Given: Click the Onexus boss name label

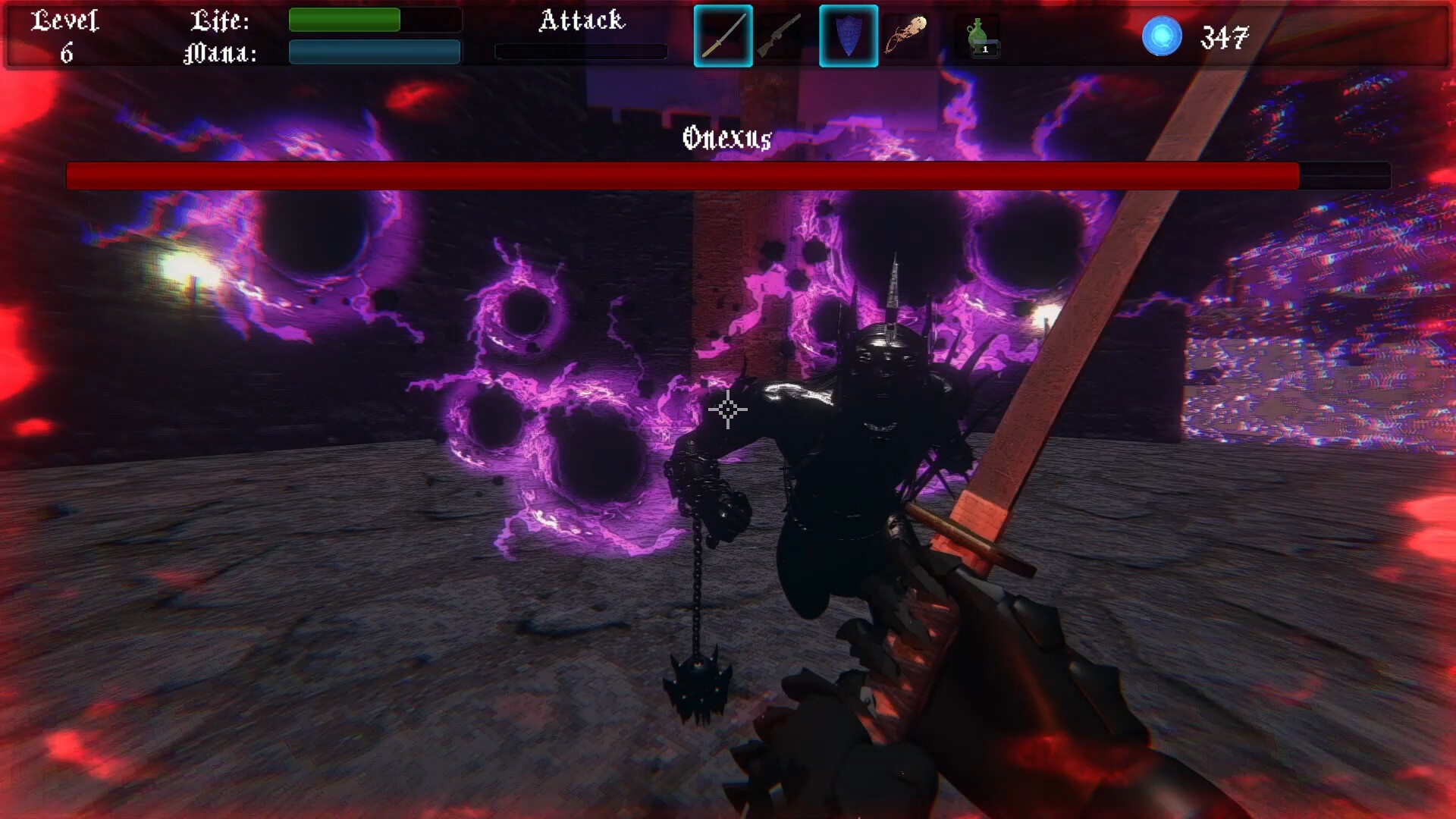Looking at the screenshot, I should click(726, 139).
